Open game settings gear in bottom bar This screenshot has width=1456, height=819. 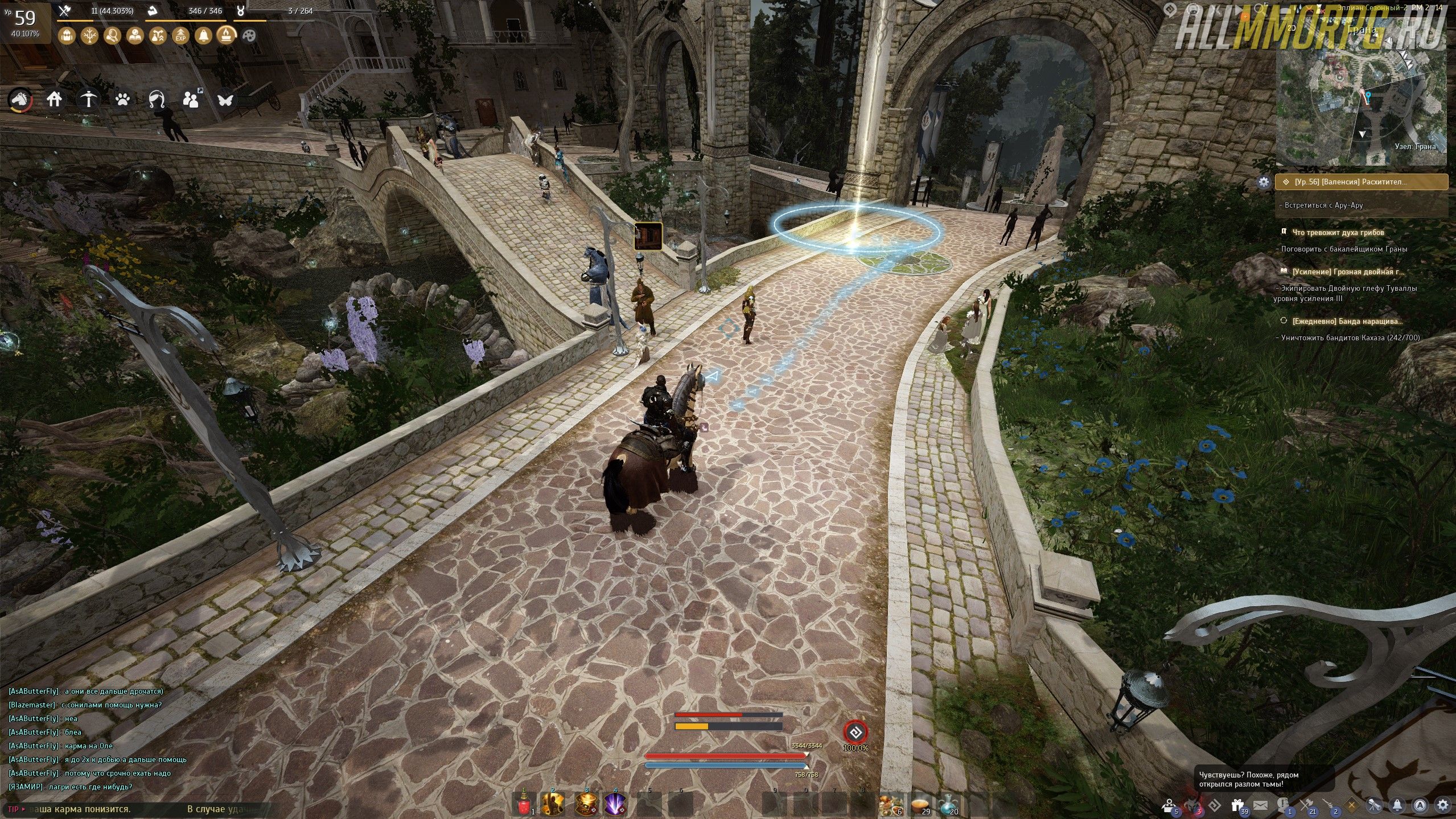pos(1442,805)
